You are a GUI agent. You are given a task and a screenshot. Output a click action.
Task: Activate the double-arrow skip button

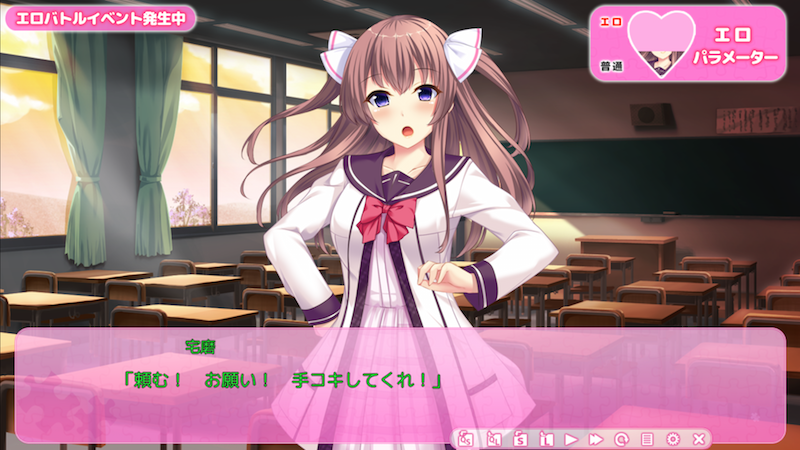tap(596, 438)
